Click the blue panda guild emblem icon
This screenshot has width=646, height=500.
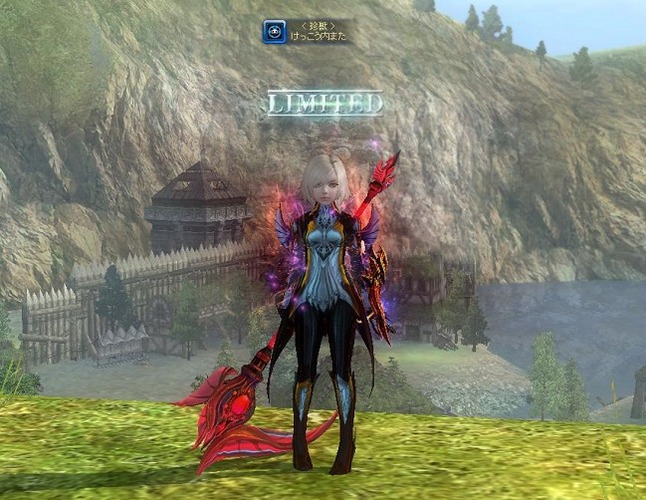pyautogui.click(x=274, y=32)
